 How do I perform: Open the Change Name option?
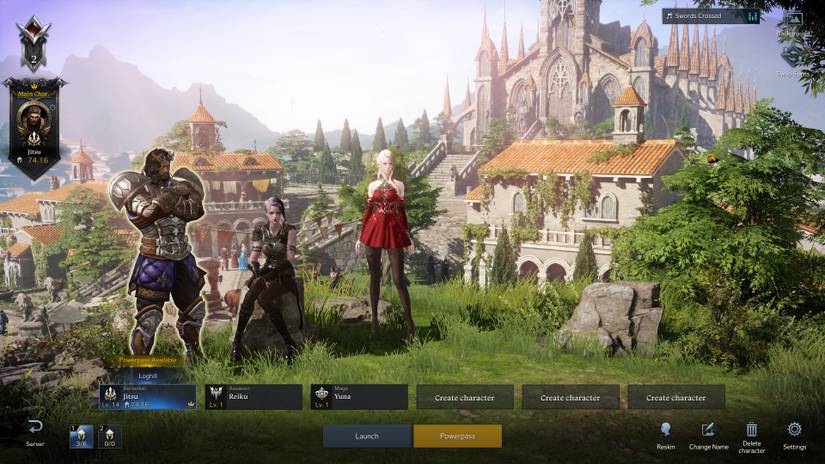pos(708,430)
